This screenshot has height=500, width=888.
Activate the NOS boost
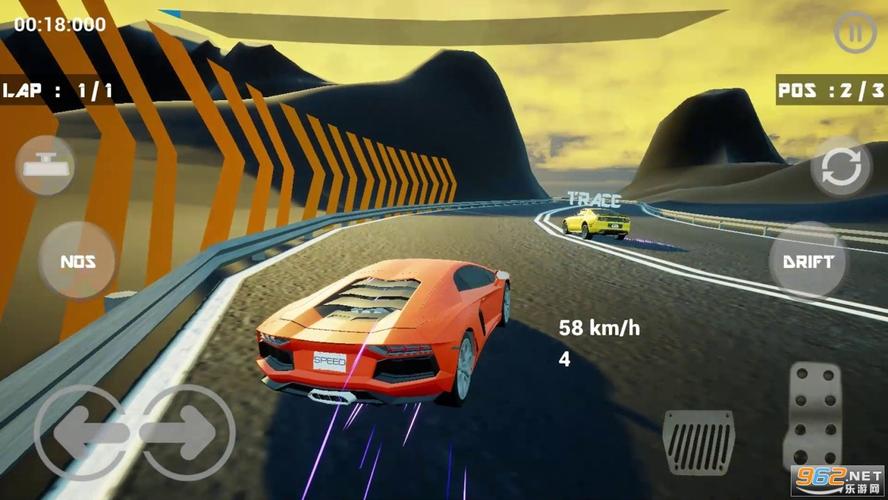[x=77, y=262]
